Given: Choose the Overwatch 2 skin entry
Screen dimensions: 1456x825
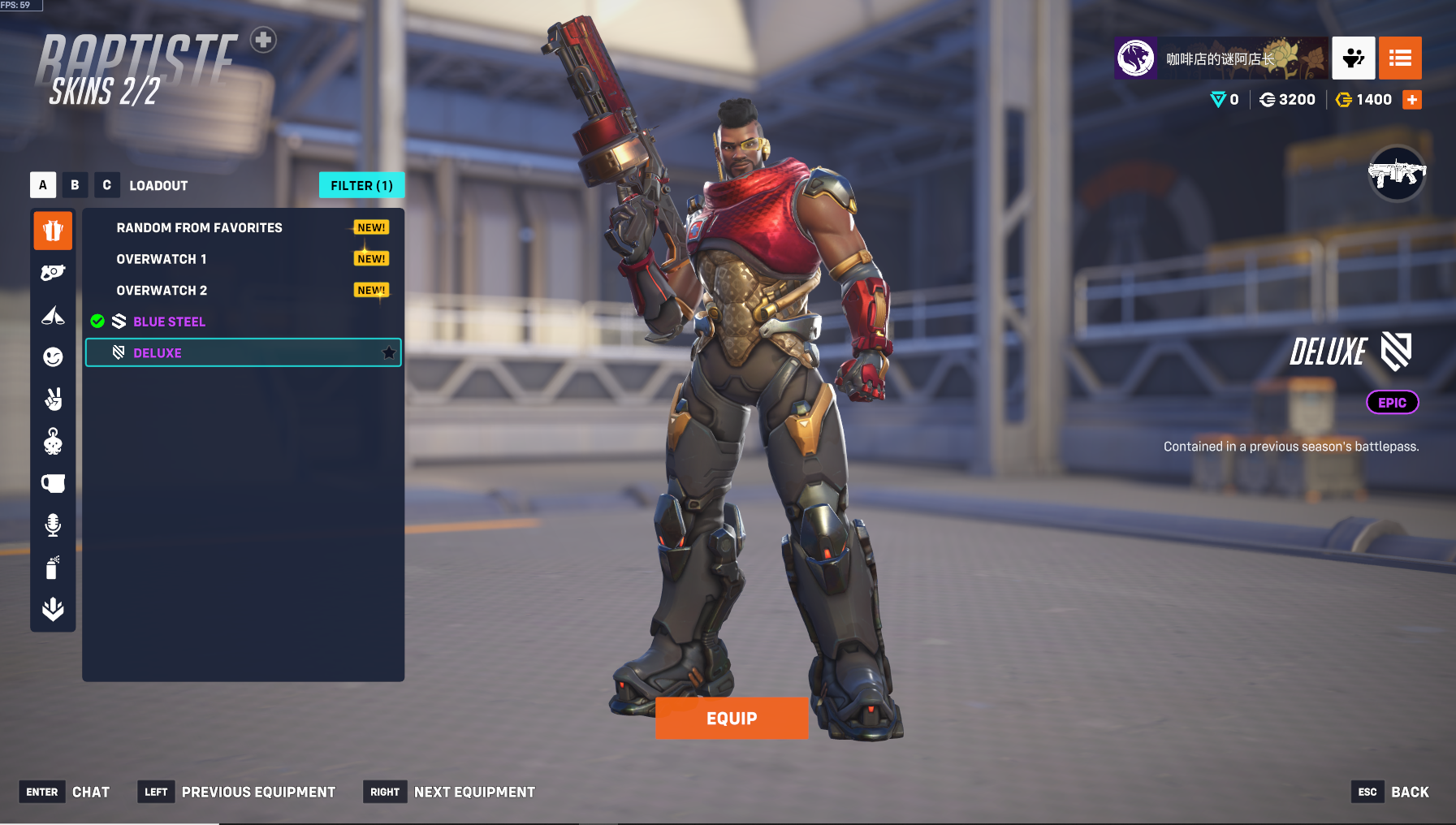Looking at the screenshot, I should pyautogui.click(x=162, y=291).
